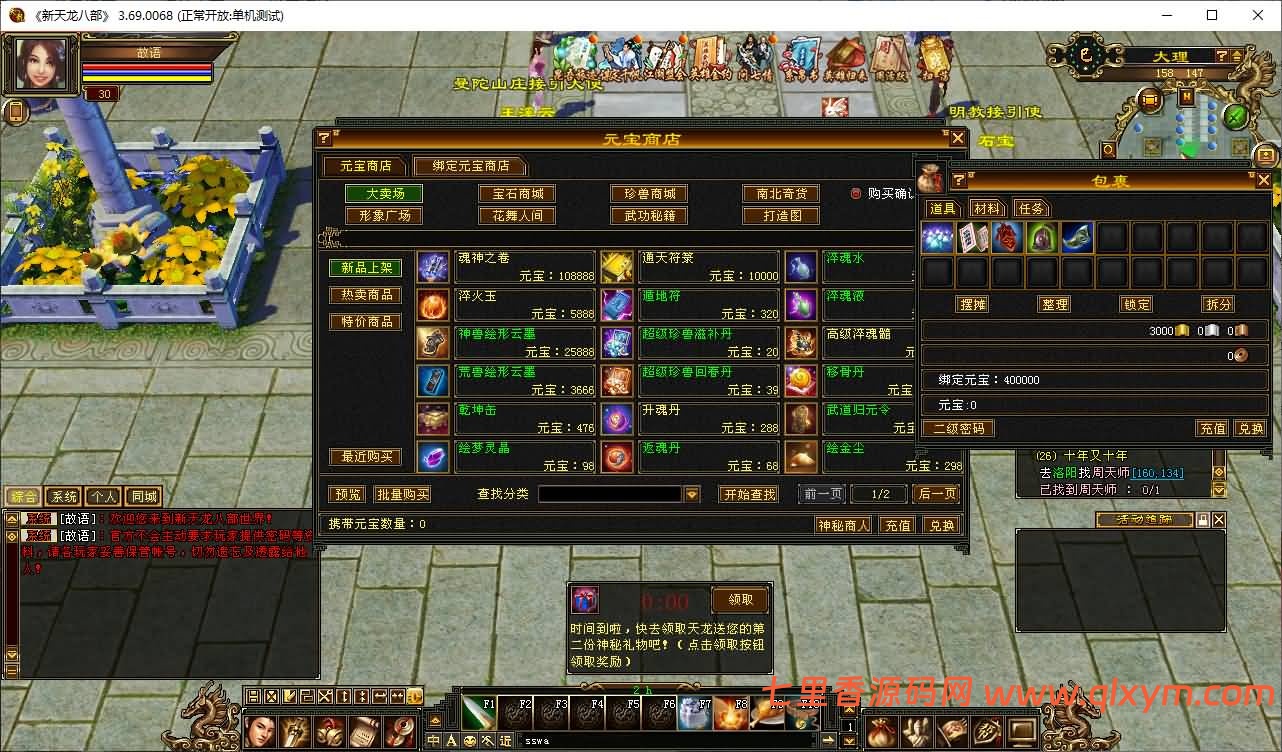The width and height of the screenshot is (1282, 752).
Task: Toggle the 中 input language switch in chat
Action: (x=434, y=740)
